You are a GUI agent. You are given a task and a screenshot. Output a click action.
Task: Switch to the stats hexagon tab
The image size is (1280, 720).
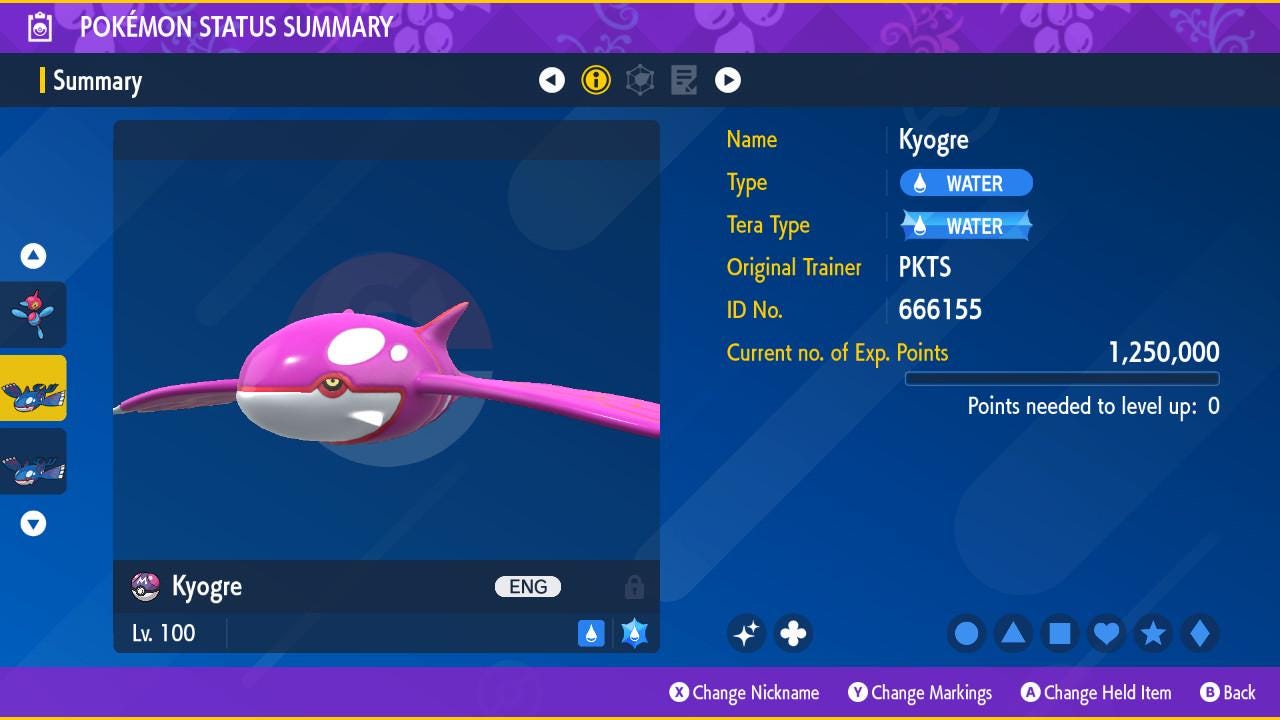point(640,80)
